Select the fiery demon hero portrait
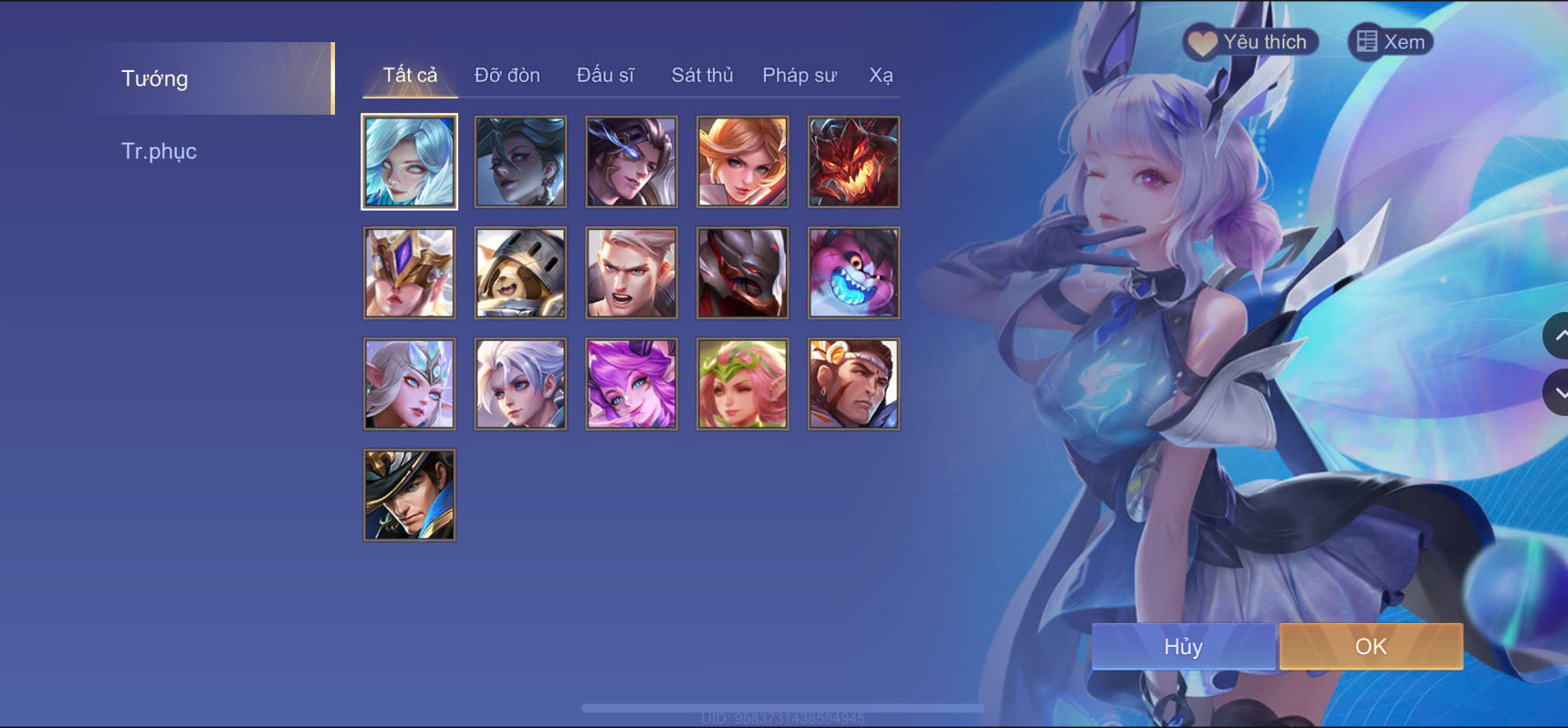1568x728 pixels. [x=854, y=161]
